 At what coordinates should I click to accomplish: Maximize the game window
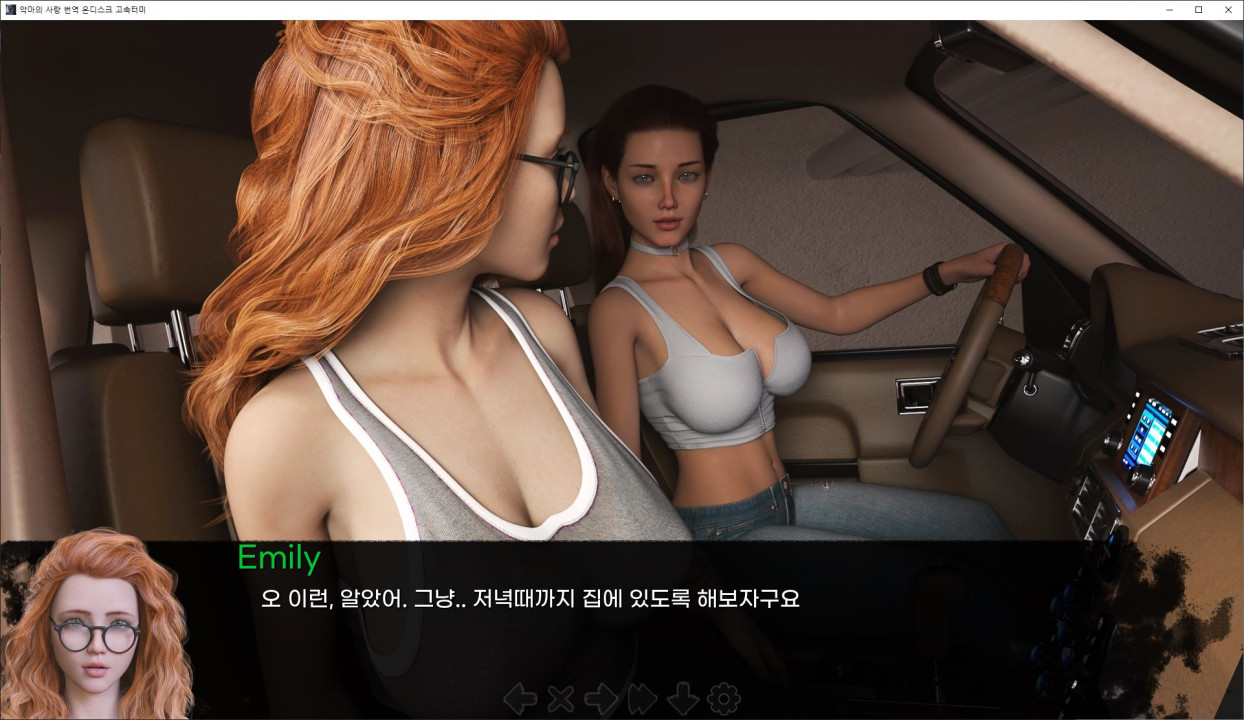tap(1198, 9)
